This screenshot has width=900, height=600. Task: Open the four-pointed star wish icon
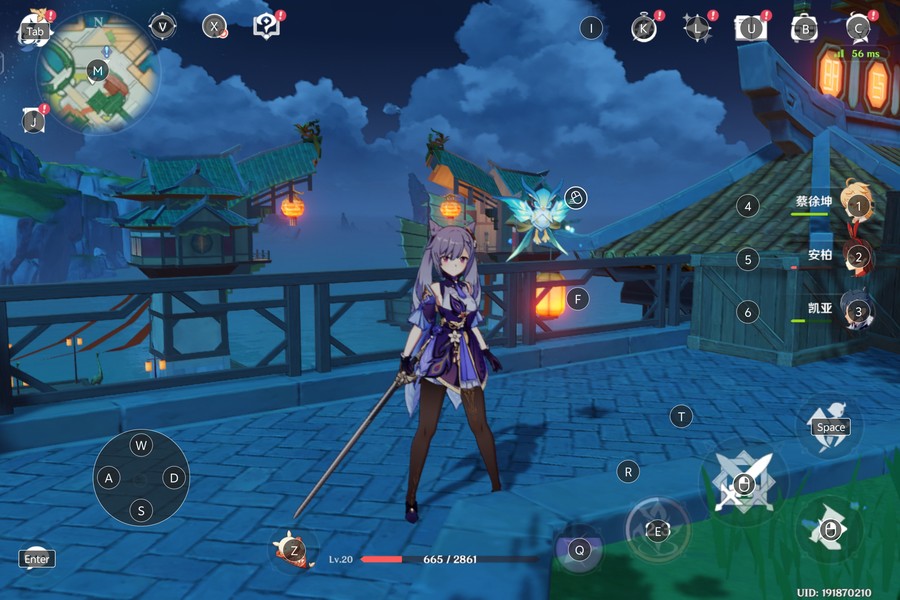point(697,28)
